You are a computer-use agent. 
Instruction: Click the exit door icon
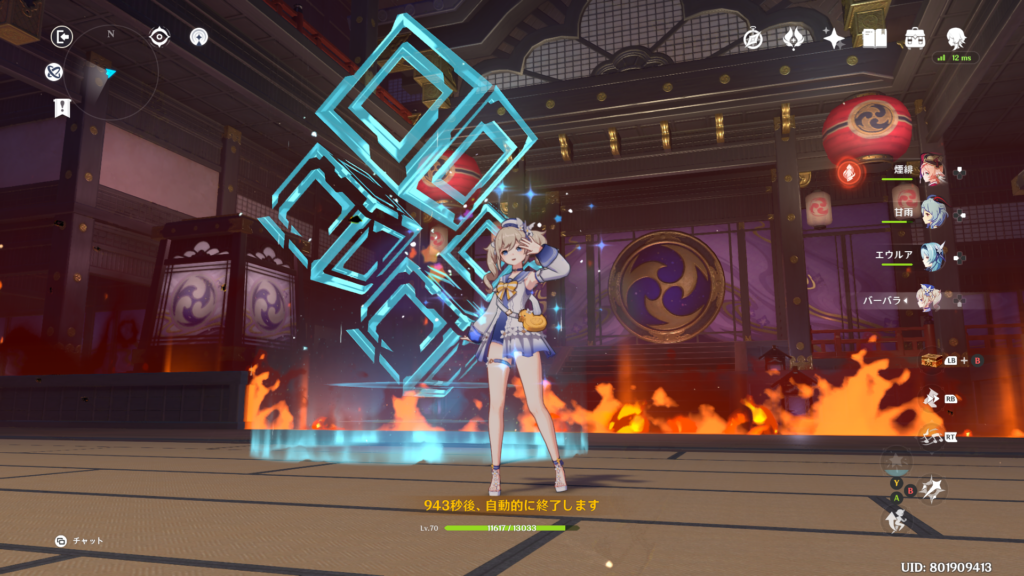coord(62,37)
